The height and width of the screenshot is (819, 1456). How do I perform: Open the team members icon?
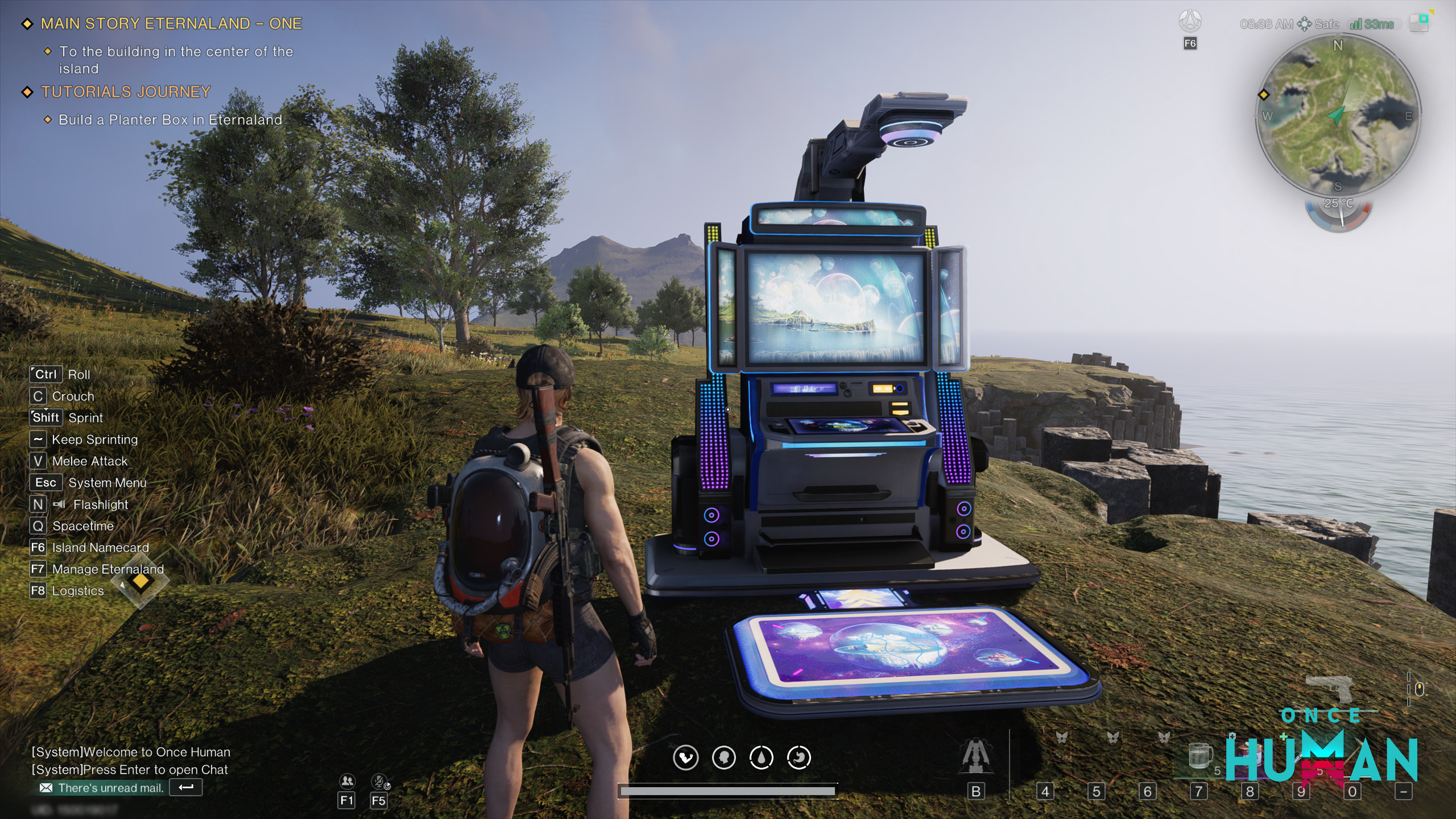(x=346, y=781)
